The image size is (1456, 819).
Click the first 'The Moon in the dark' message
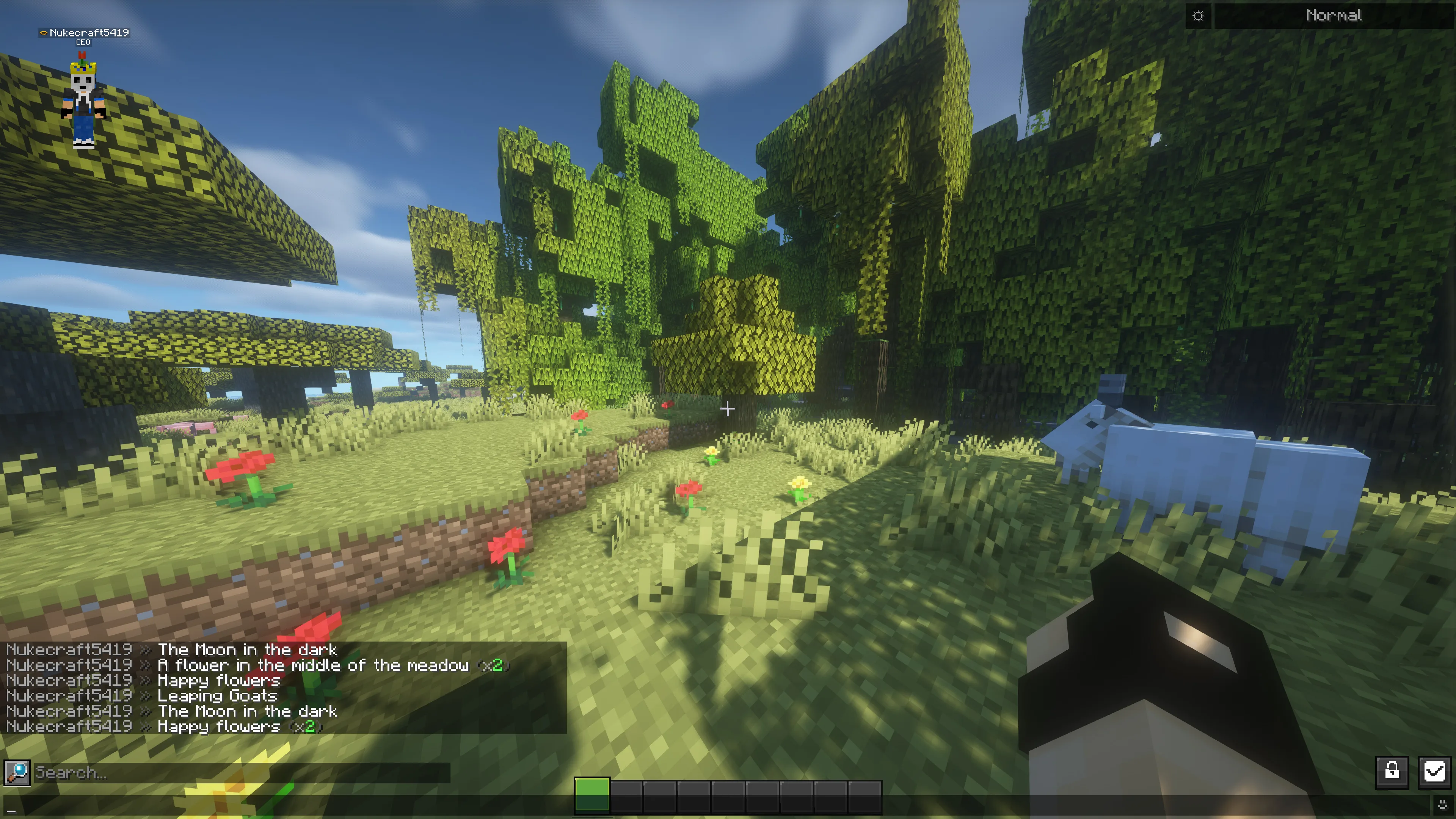(x=247, y=650)
